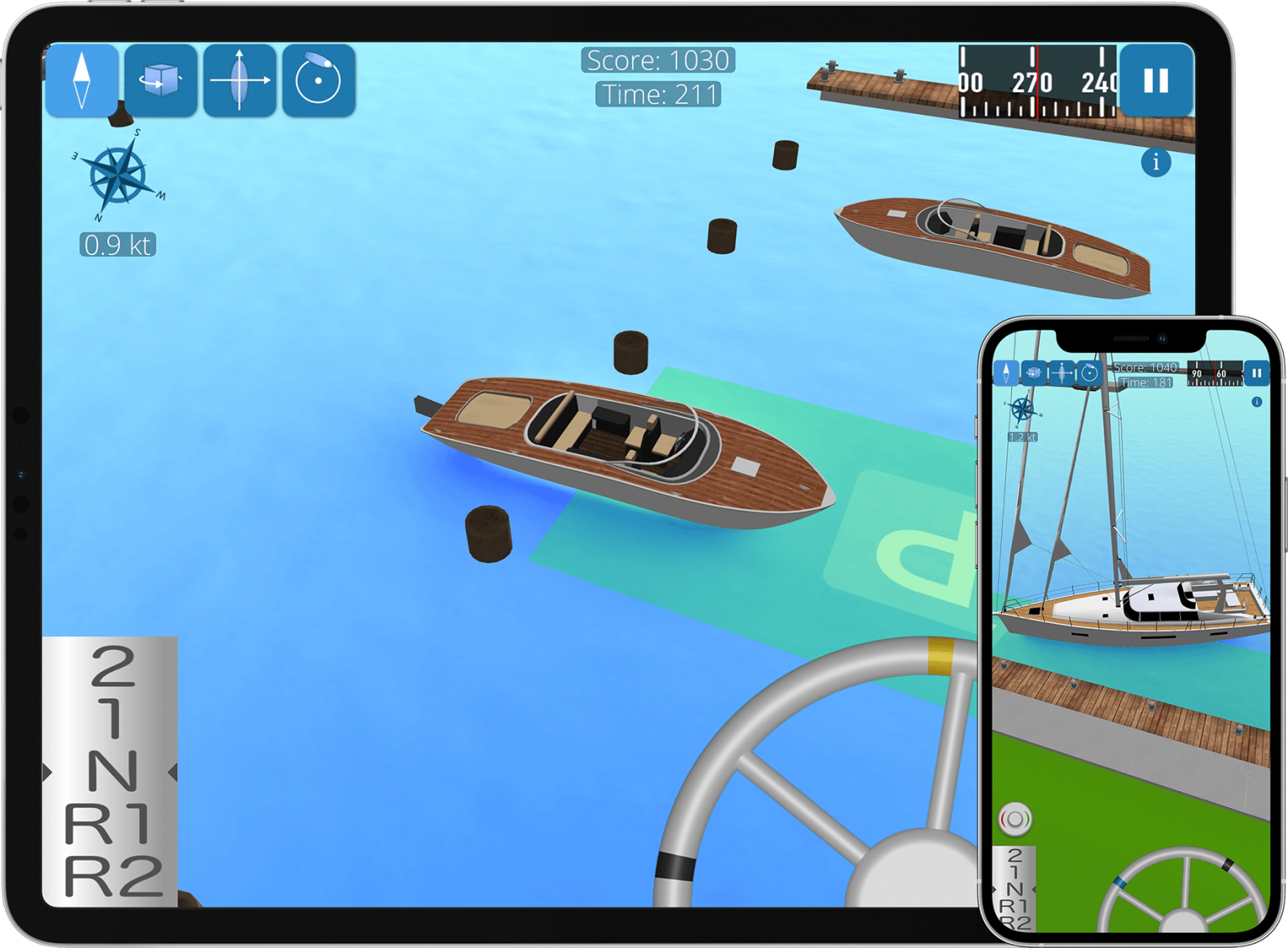Switch to the 3D cube view on the tablet
The image size is (1288, 948).
coord(161,81)
